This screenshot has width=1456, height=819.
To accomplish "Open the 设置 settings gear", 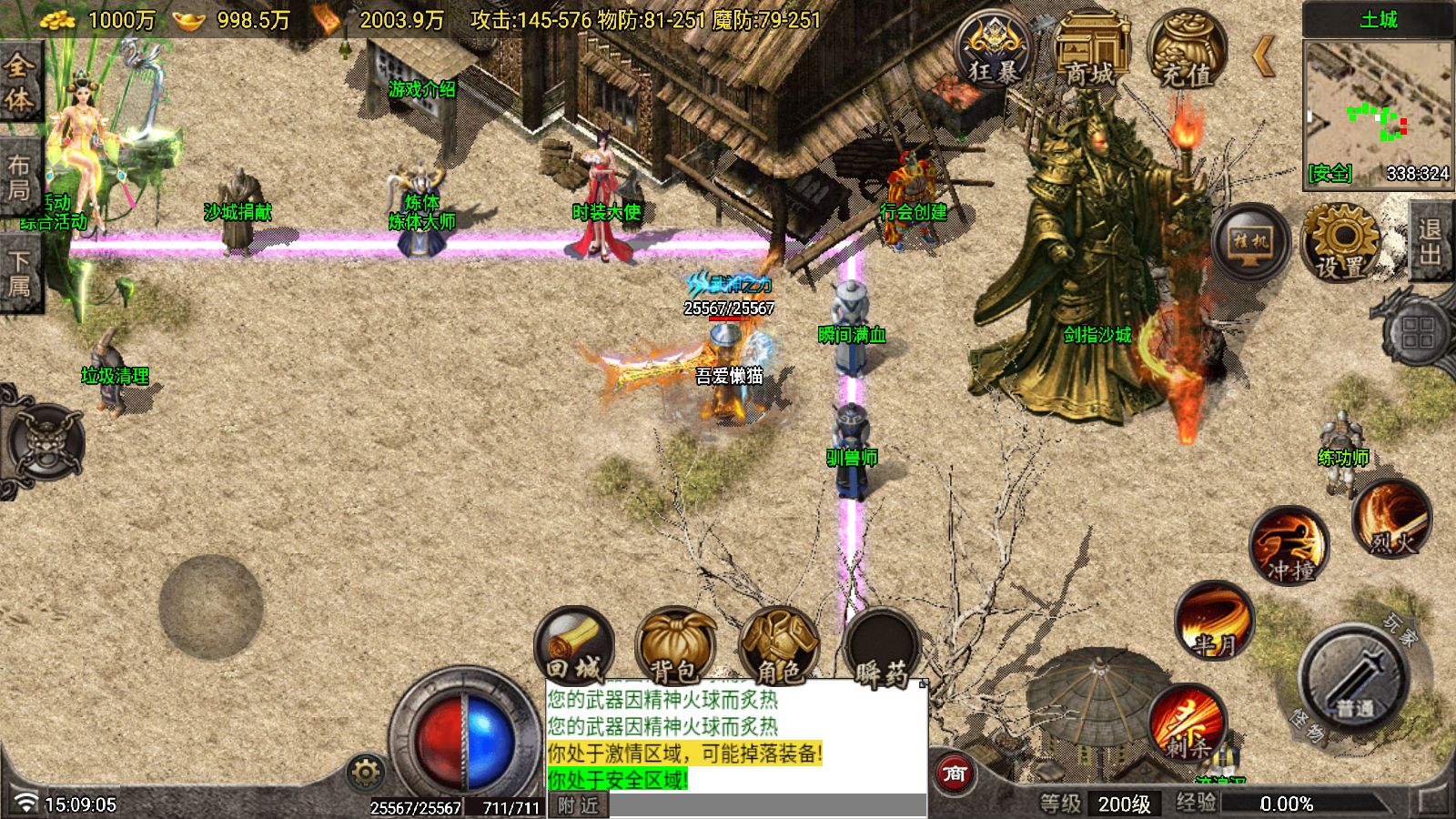I will pyautogui.click(x=1340, y=242).
